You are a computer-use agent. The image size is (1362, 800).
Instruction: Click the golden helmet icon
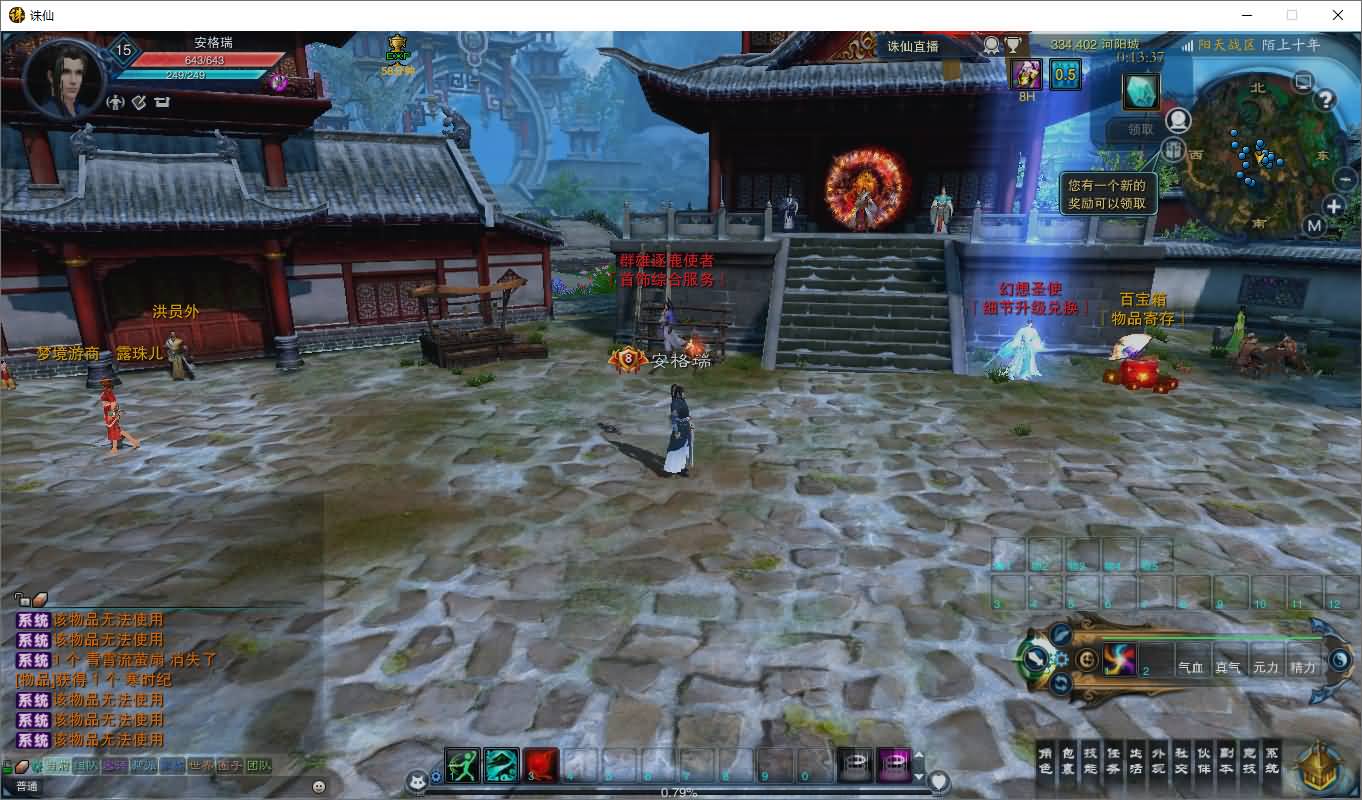(x=1319, y=768)
